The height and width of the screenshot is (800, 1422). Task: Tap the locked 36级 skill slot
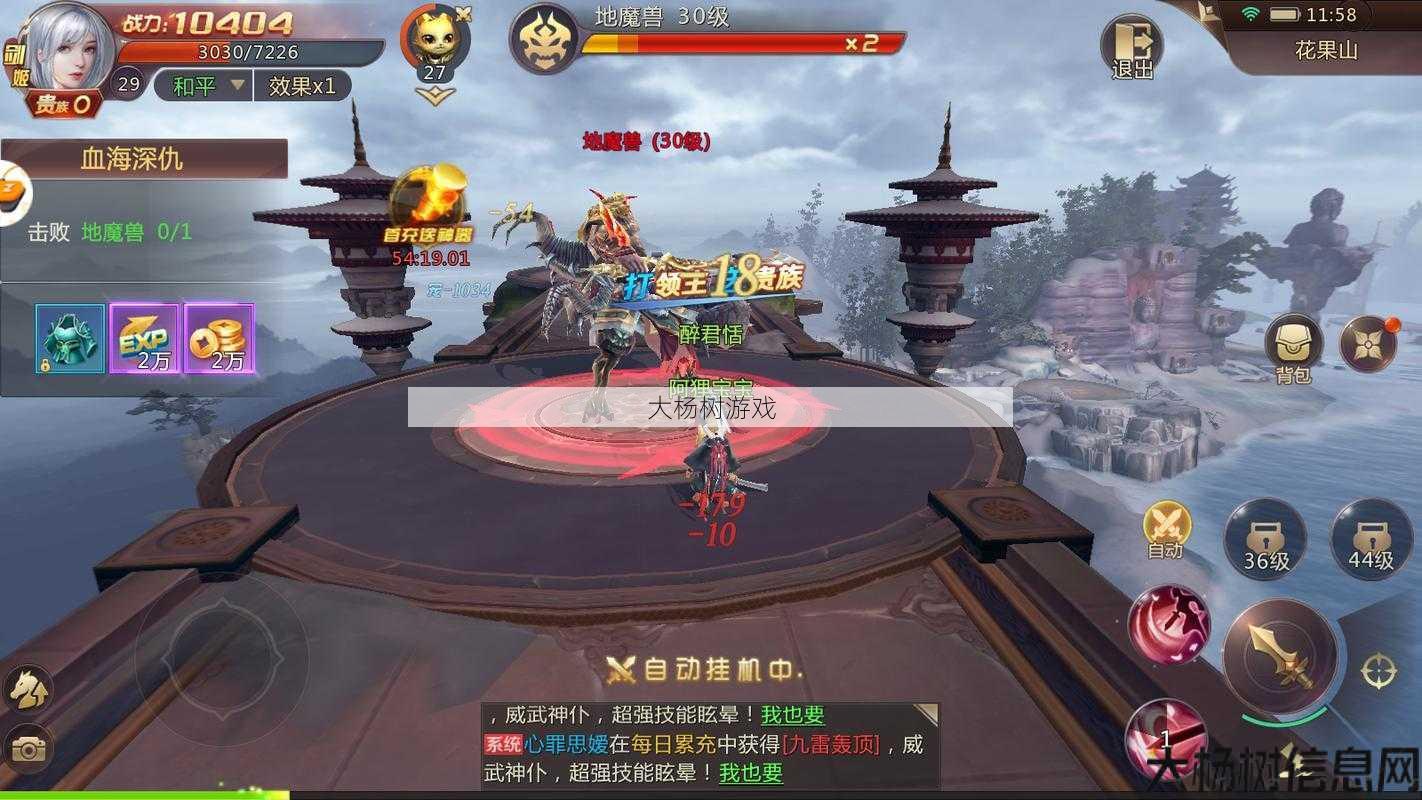pyautogui.click(x=1266, y=539)
